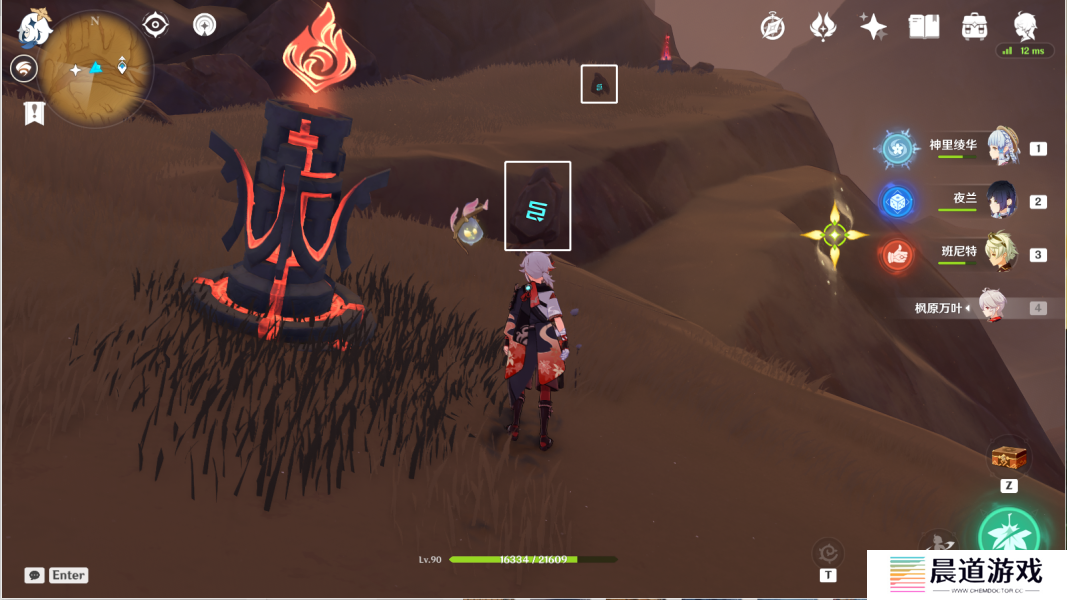
Task: Open the map via the minimap
Action: (97, 68)
